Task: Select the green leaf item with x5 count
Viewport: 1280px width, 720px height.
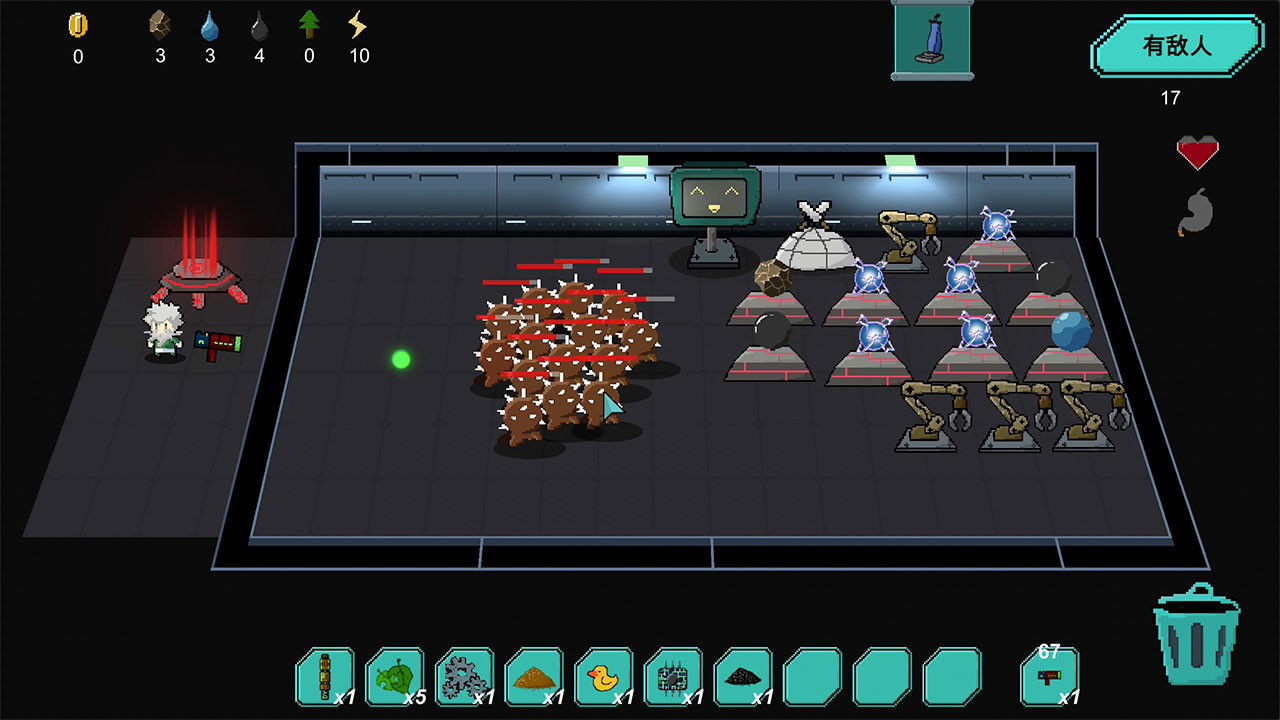Action: point(395,675)
